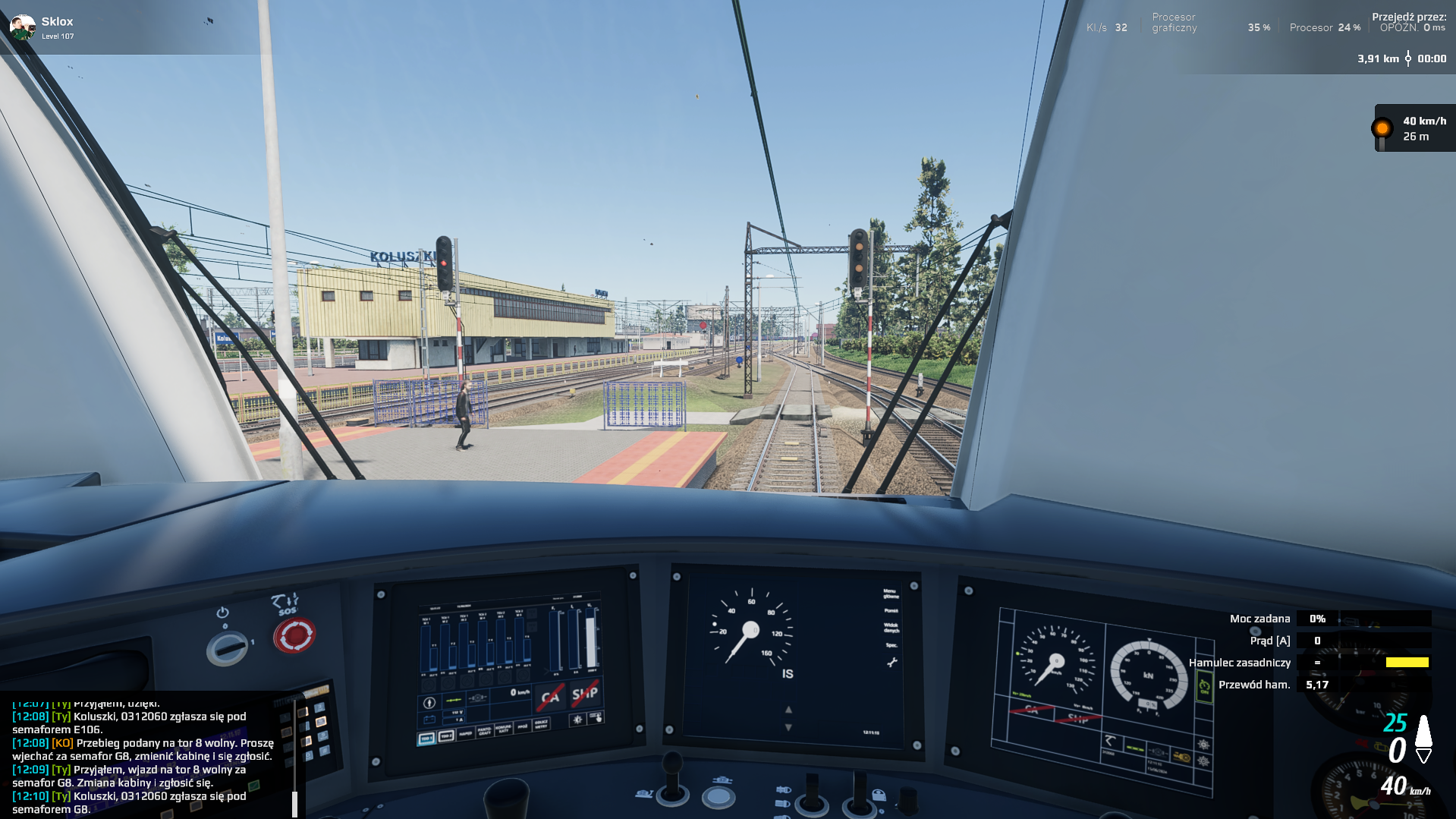Select the orange next-signal indicator icon

tap(1382, 128)
